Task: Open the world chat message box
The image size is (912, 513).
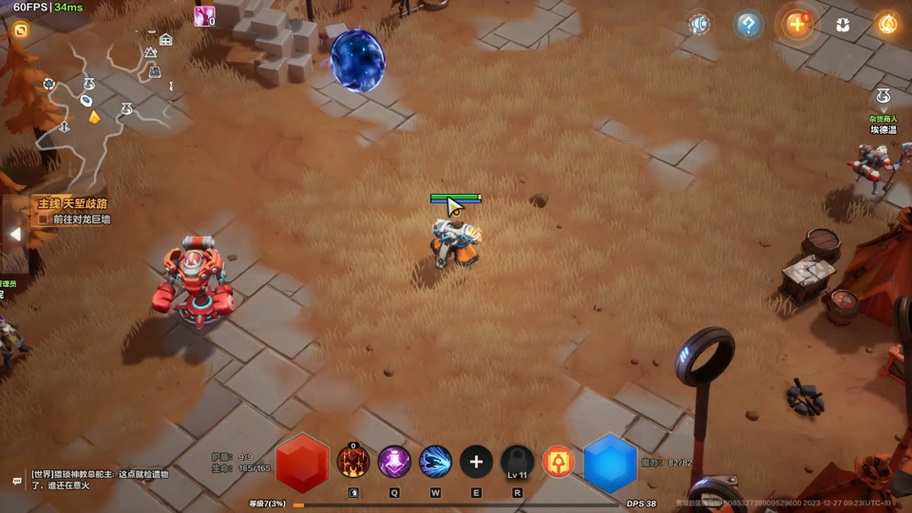Action: (x=98, y=479)
